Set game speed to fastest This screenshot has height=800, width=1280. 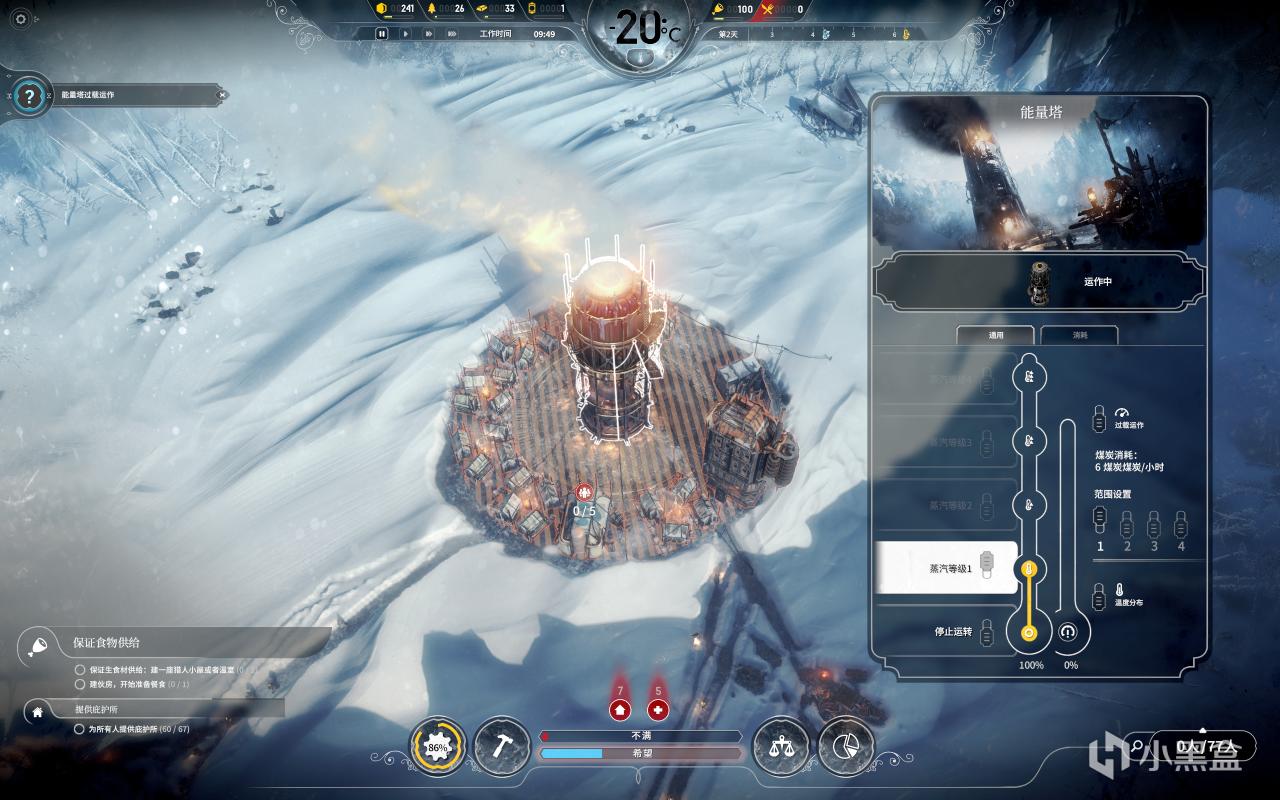click(x=452, y=33)
